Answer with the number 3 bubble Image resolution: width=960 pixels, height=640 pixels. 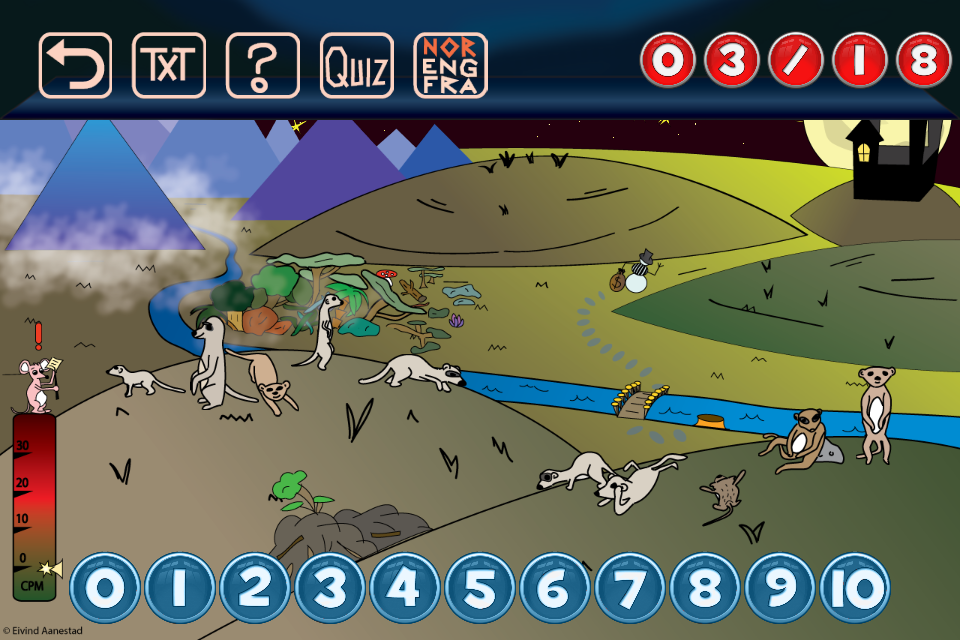click(329, 588)
